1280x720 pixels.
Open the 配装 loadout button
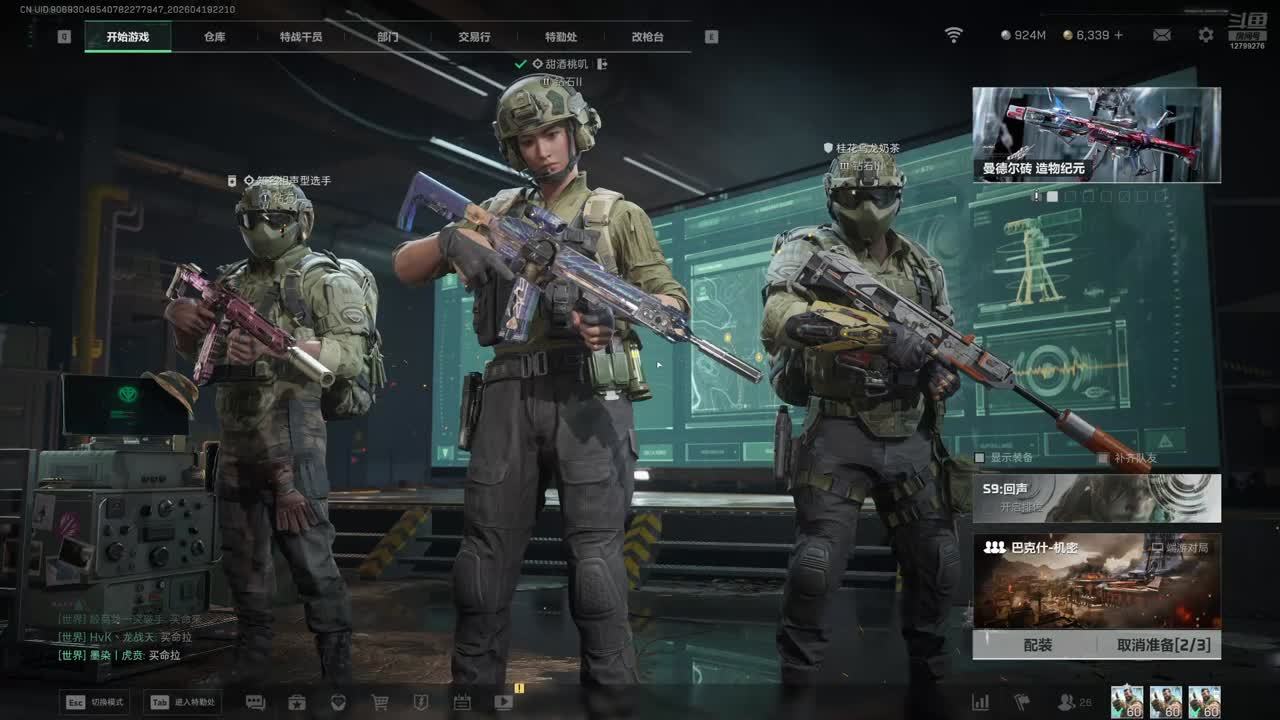1037,645
